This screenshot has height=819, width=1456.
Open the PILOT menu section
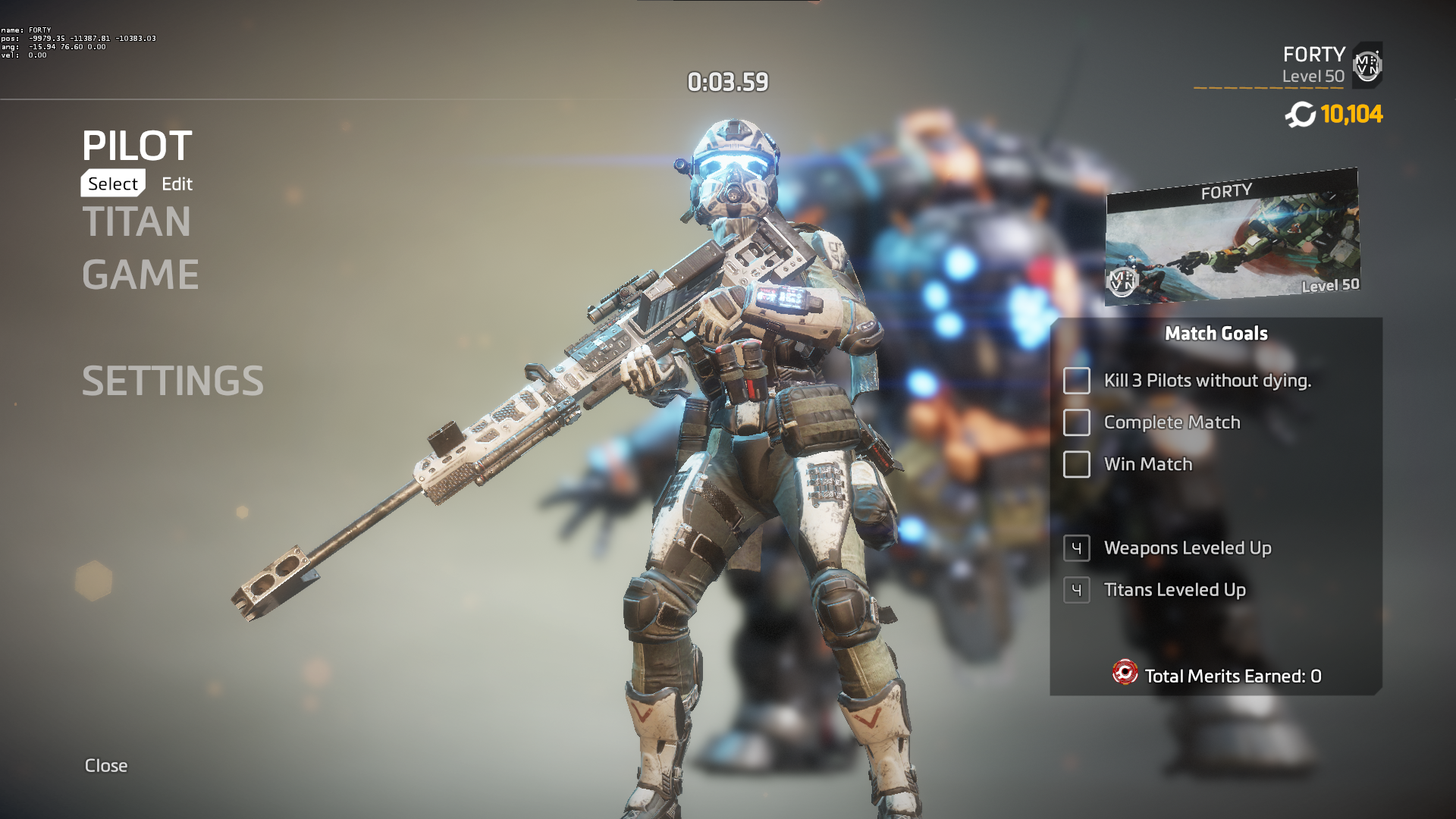pyautogui.click(x=137, y=146)
